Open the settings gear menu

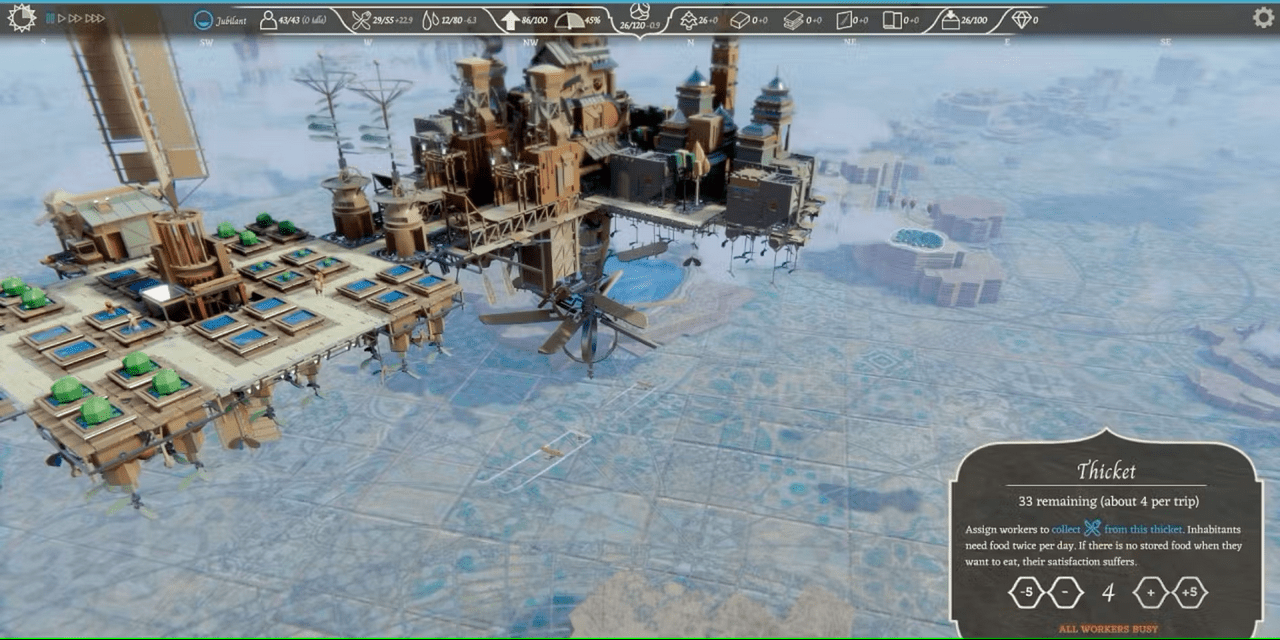1263,18
